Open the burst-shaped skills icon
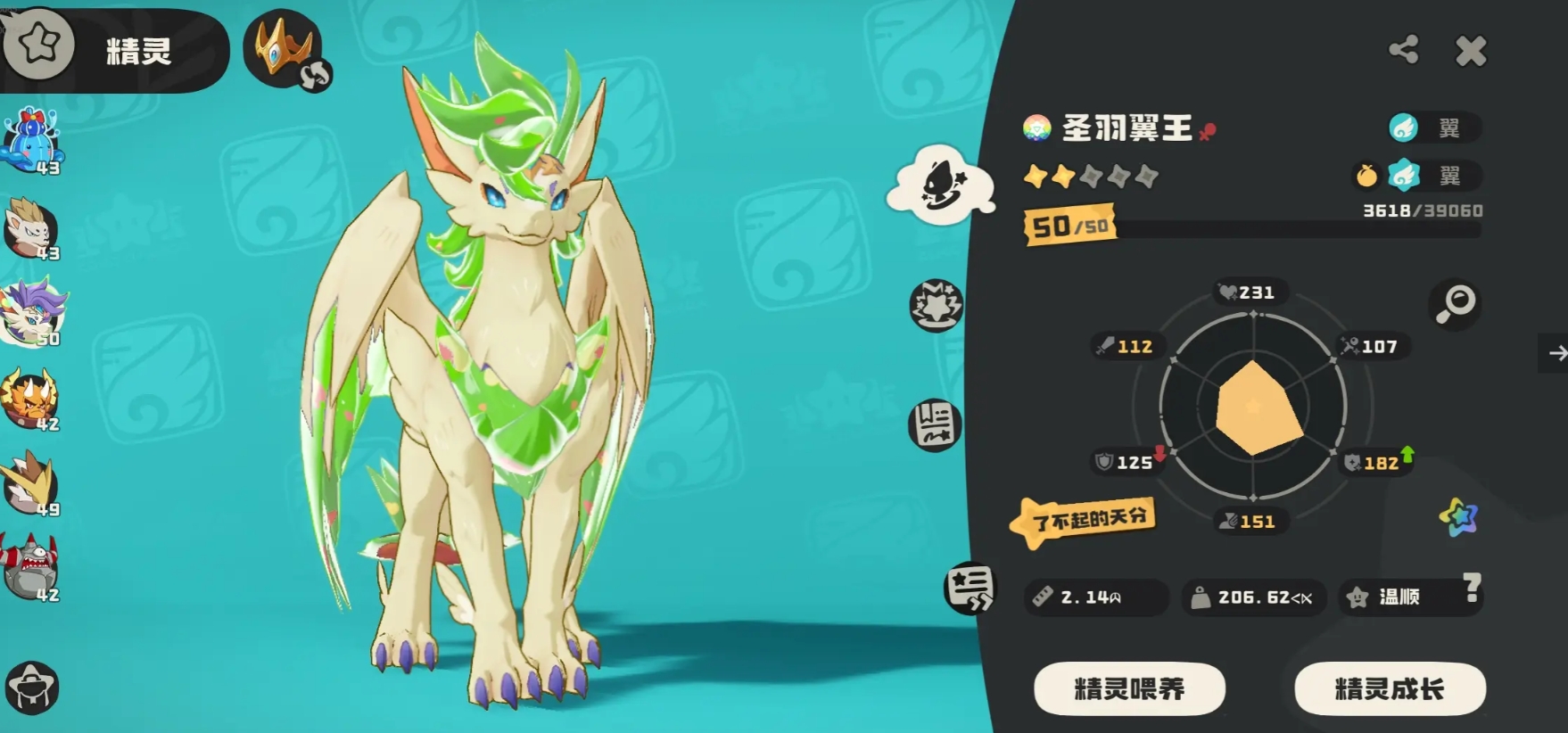Screen dimensions: 1568x733 coord(936,305)
